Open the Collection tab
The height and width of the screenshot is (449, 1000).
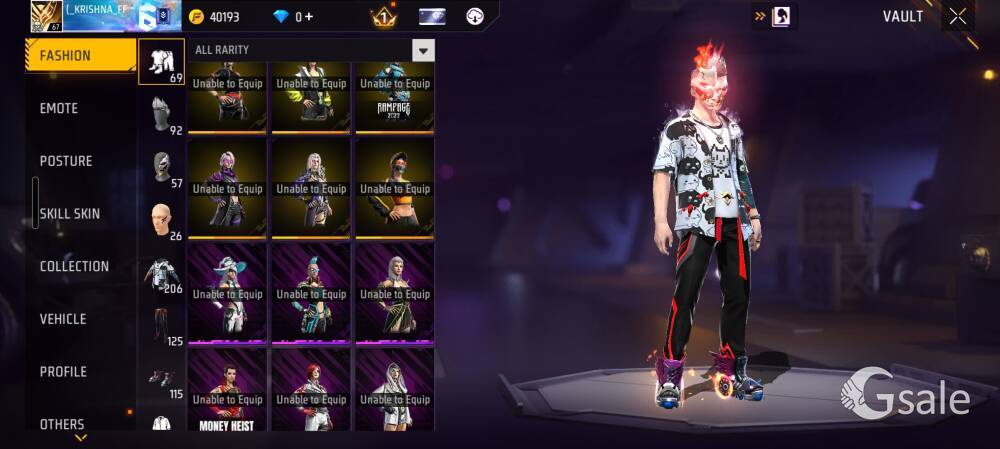click(74, 266)
